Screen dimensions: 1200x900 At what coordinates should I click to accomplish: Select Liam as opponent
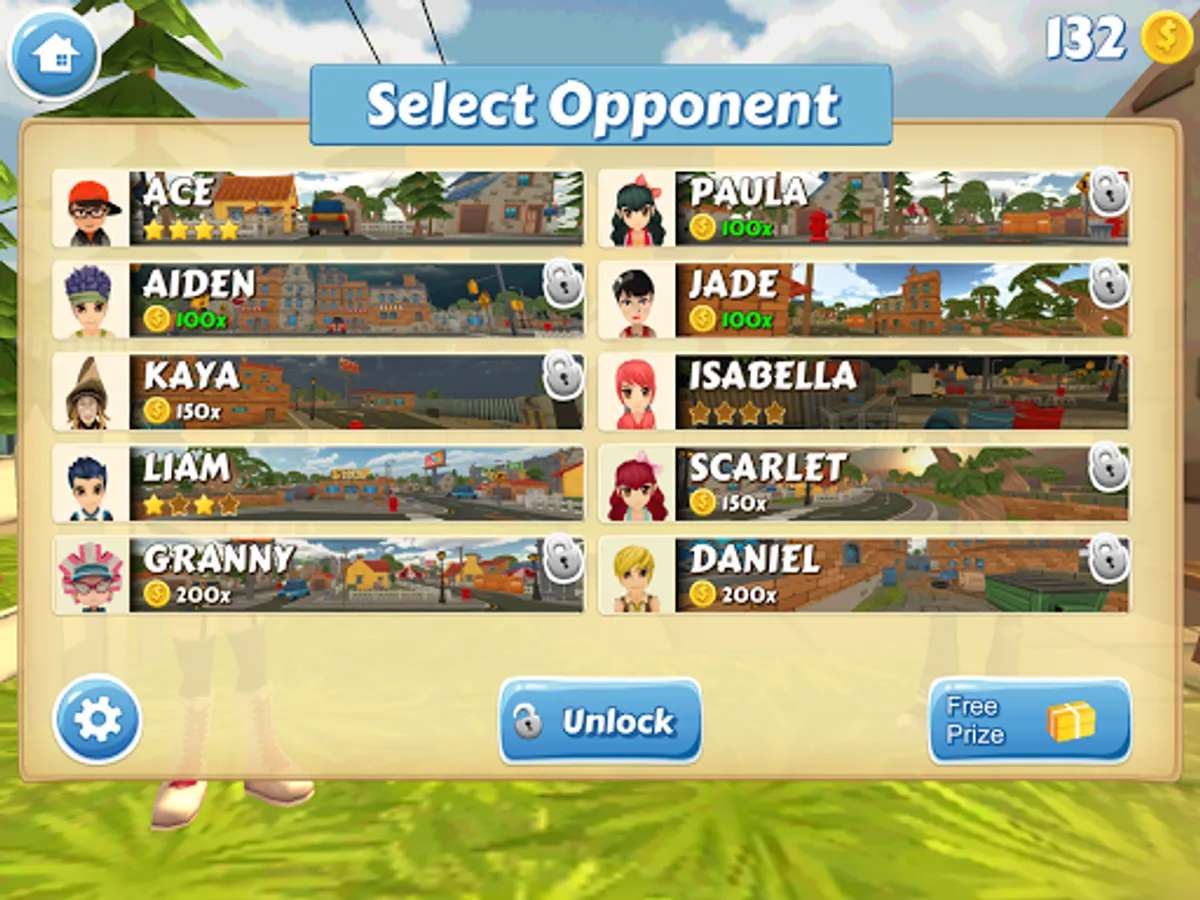tap(318, 484)
